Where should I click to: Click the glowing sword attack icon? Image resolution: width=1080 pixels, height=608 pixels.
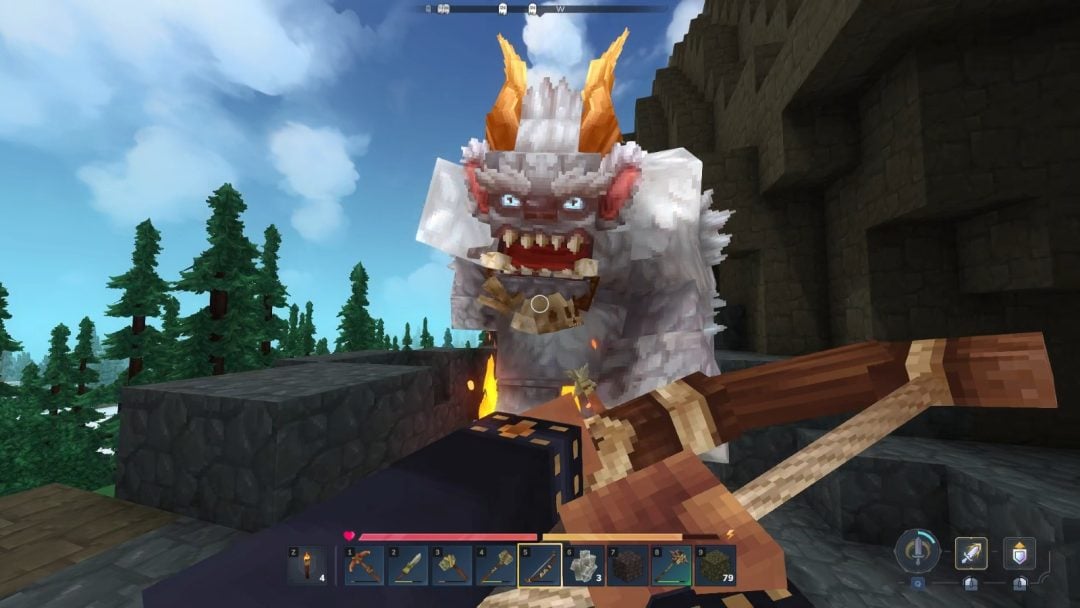[x=971, y=552]
